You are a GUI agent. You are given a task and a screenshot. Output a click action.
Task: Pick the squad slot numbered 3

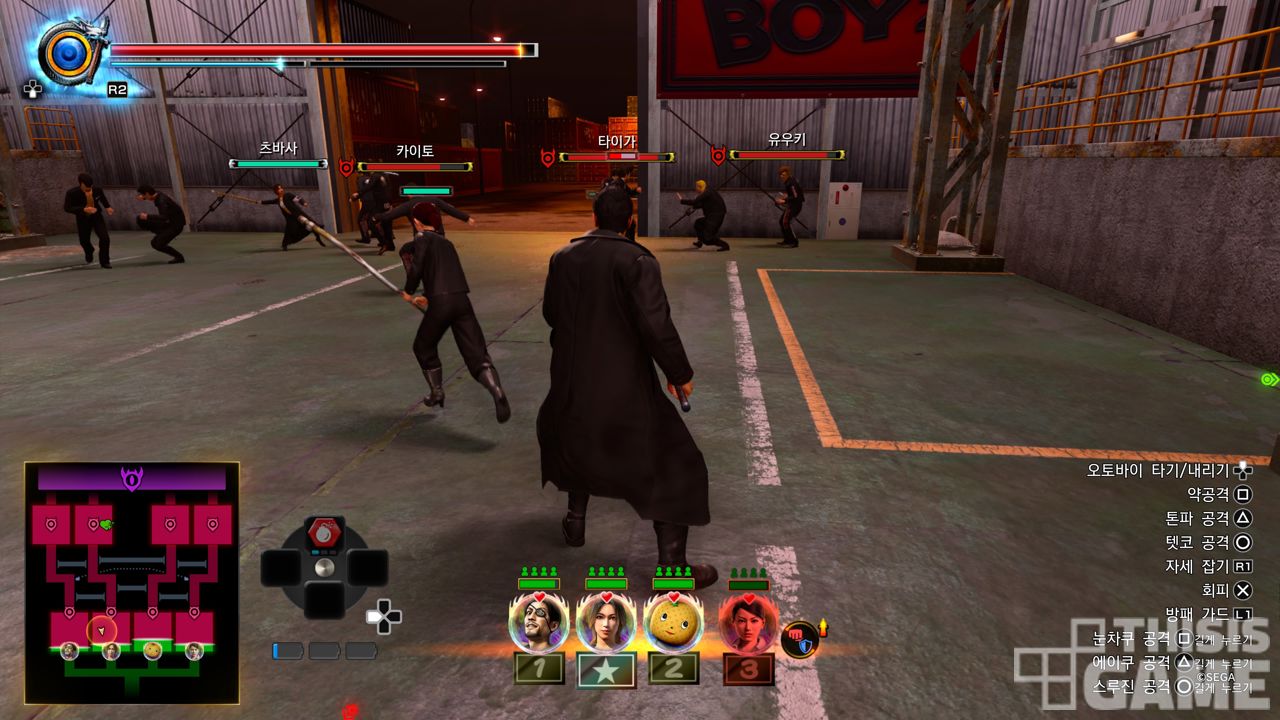(748, 668)
